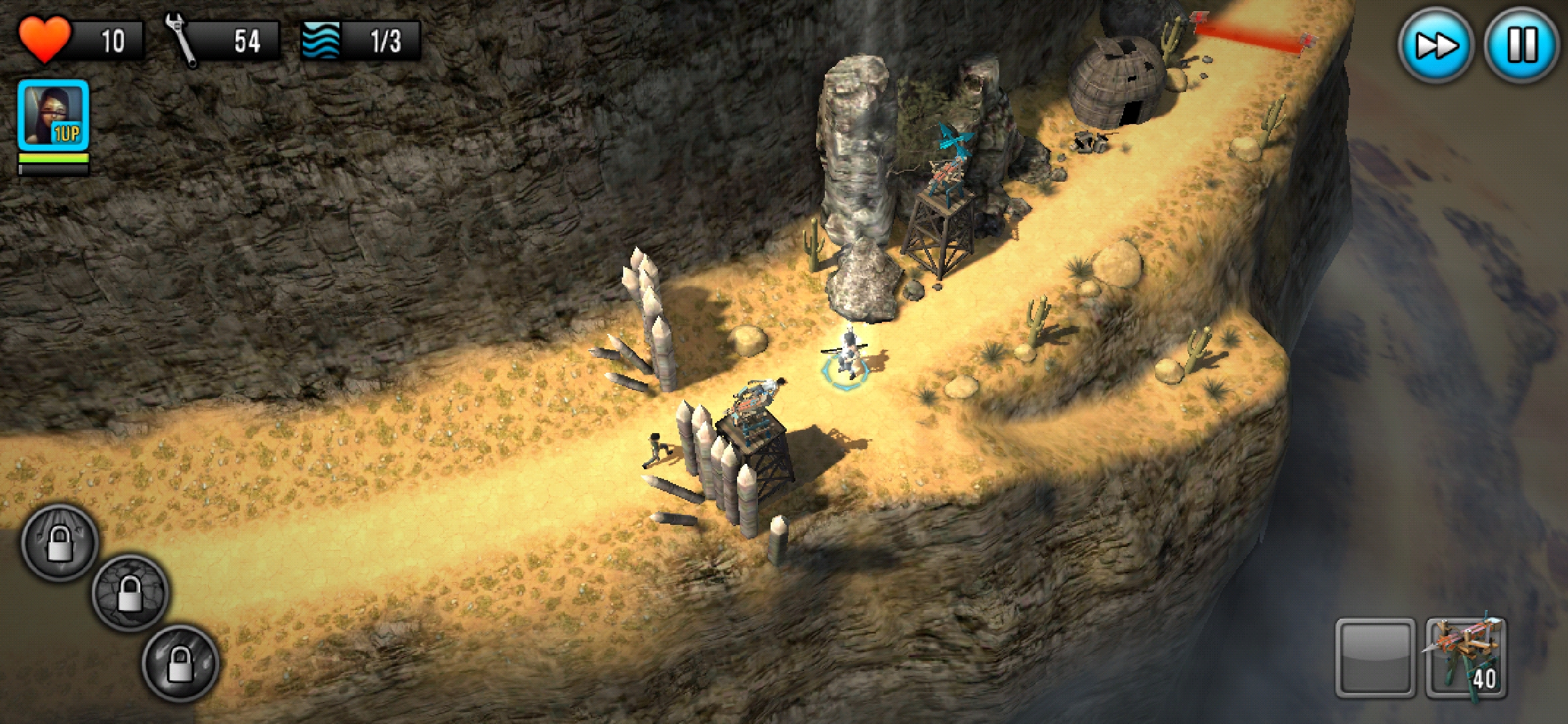
Task: Select the 1UP hero portrait
Action: (x=54, y=115)
